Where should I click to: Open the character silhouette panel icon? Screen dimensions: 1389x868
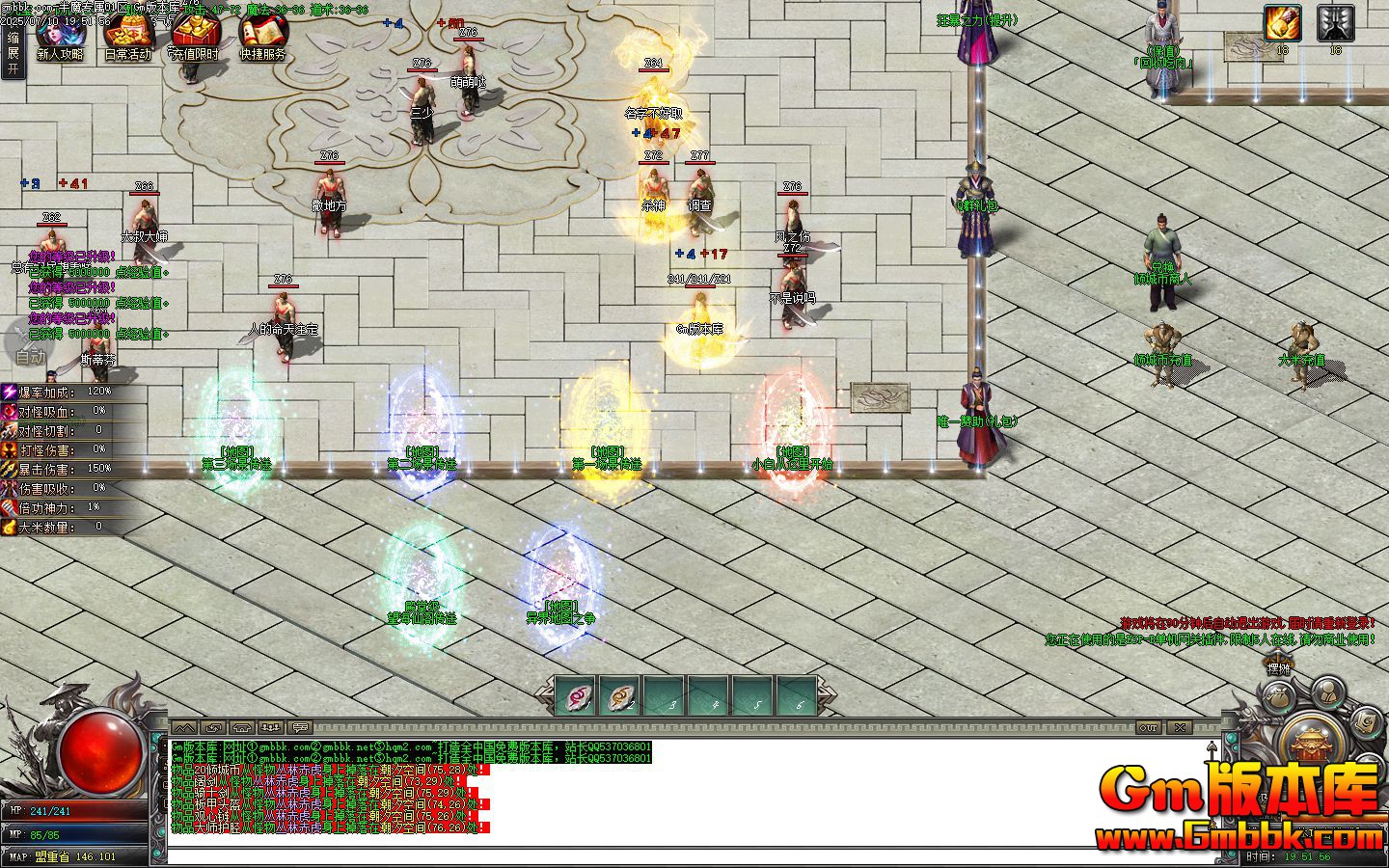(x=1328, y=691)
